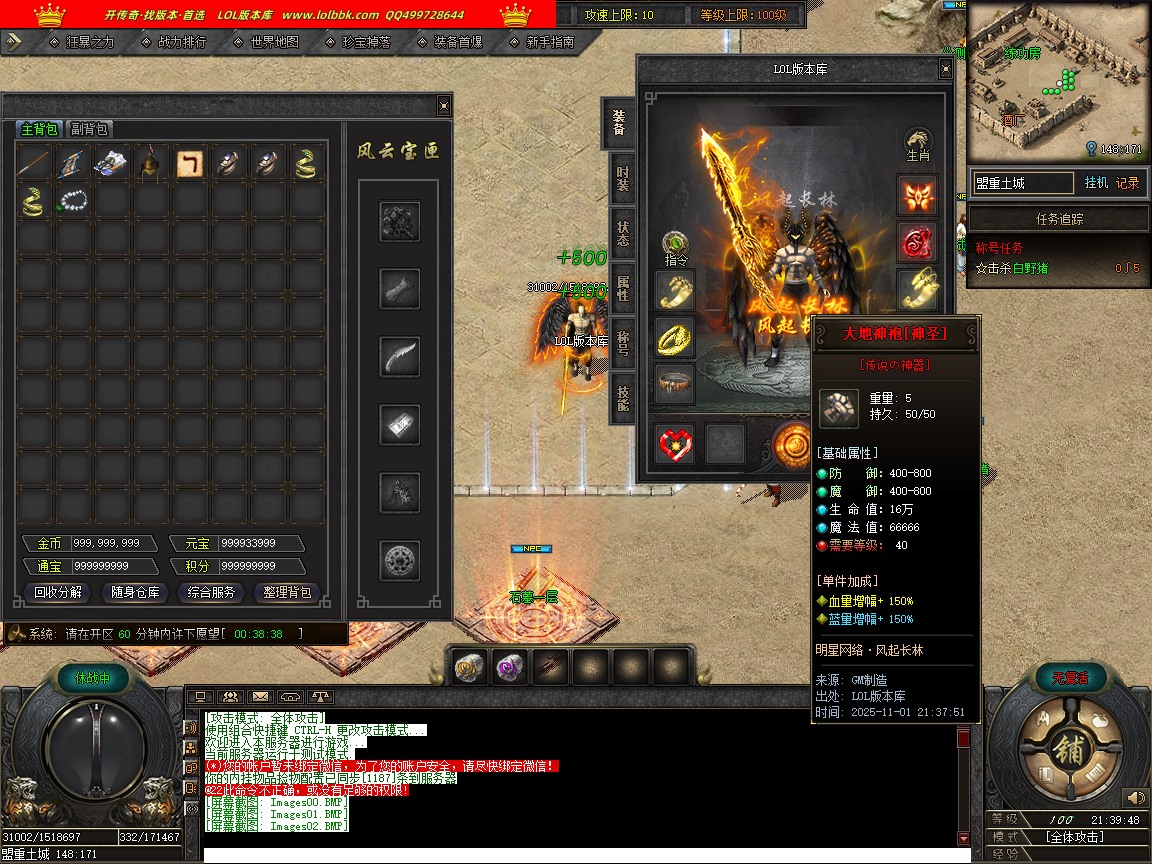Open the 记录 log link
Image resolution: width=1152 pixels, height=864 pixels.
(1127, 183)
